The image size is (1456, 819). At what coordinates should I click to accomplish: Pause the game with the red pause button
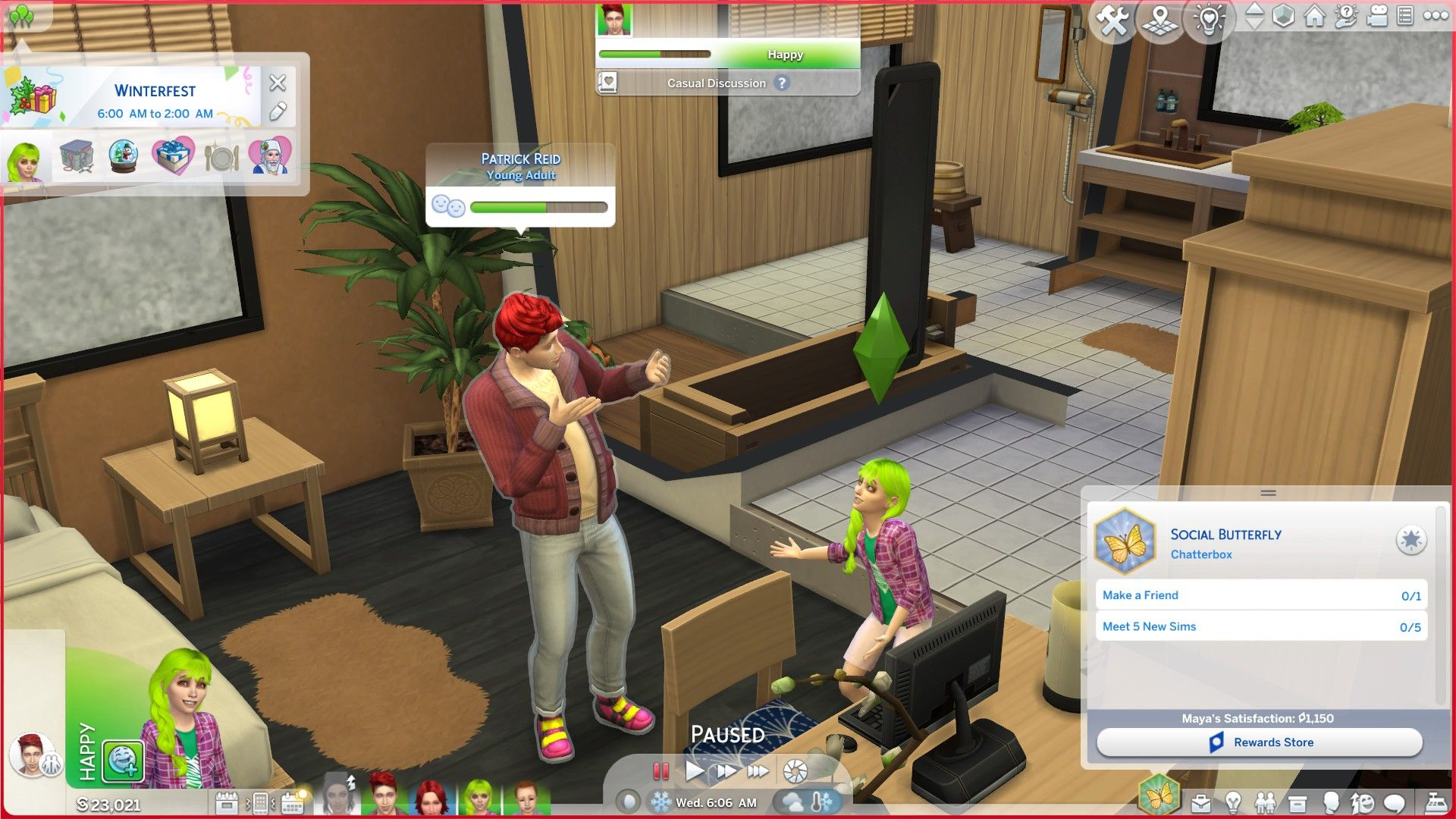pos(661,771)
